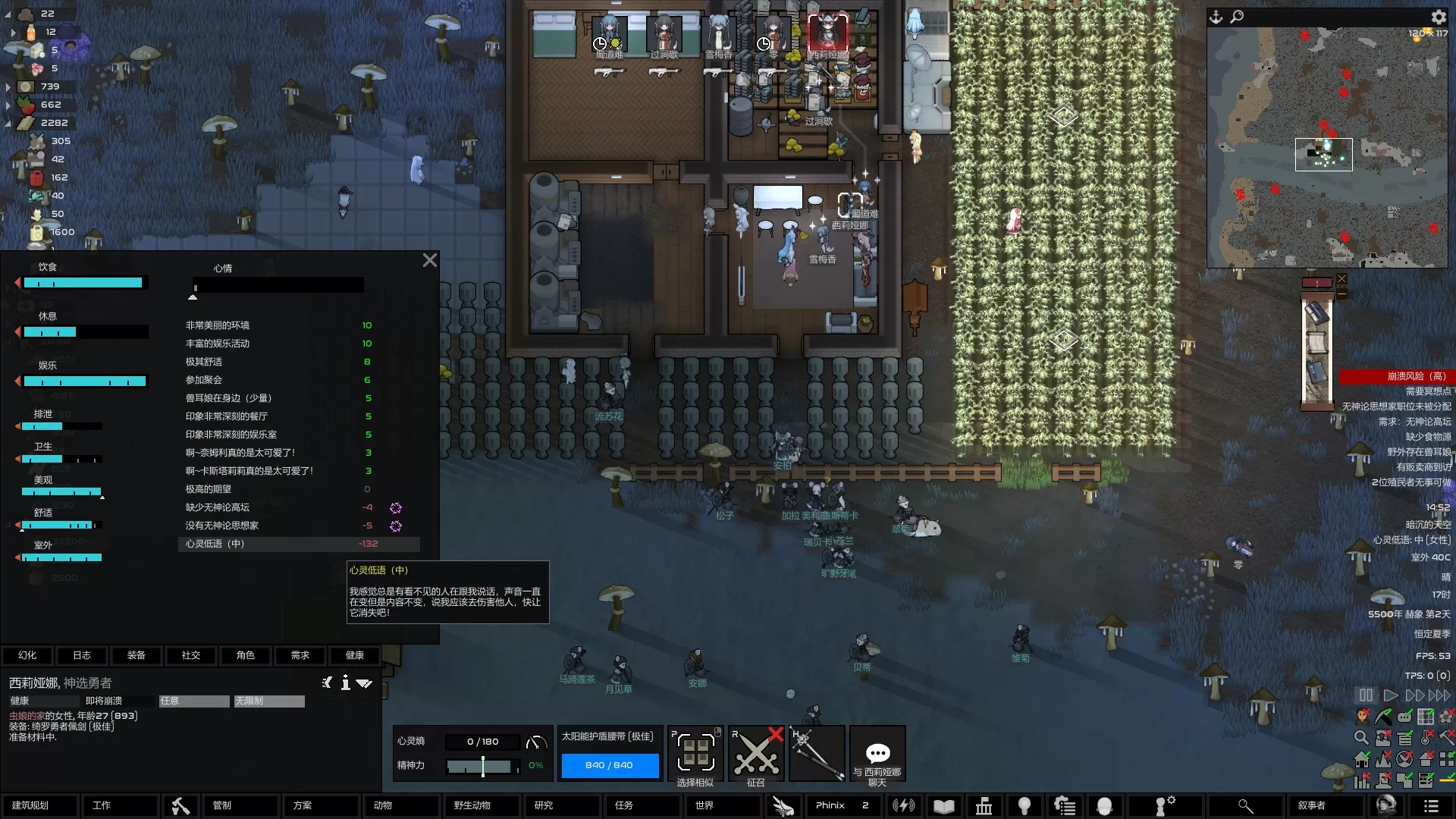1456x819 pixels.
Task: Switch to the 健康 (Health) tab
Action: (355, 655)
